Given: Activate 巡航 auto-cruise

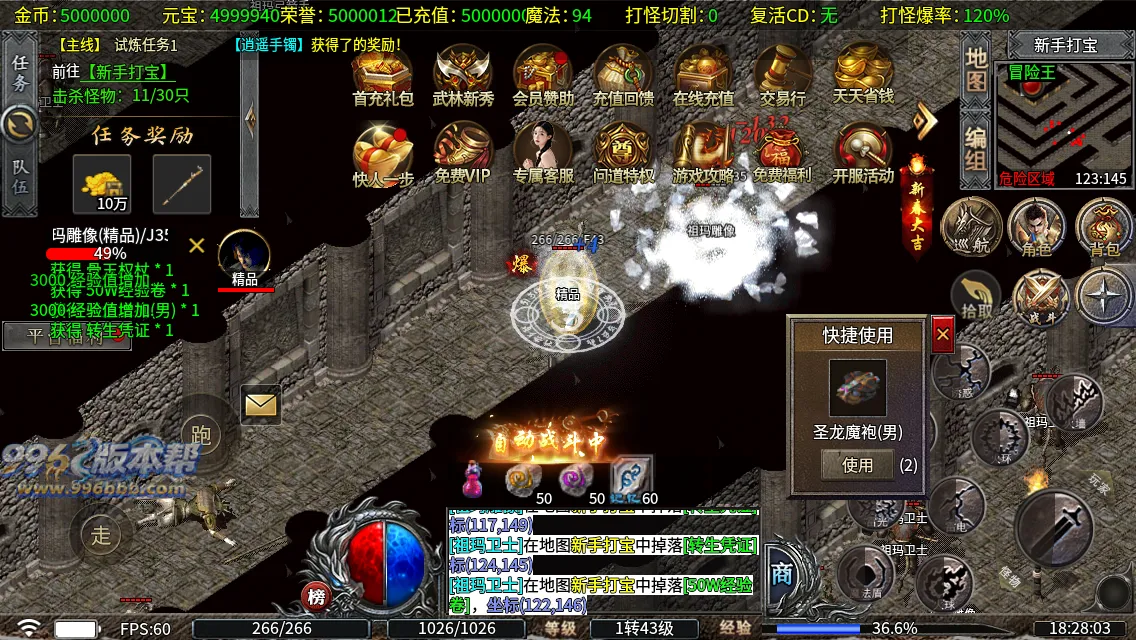Looking at the screenshot, I should 970,228.
